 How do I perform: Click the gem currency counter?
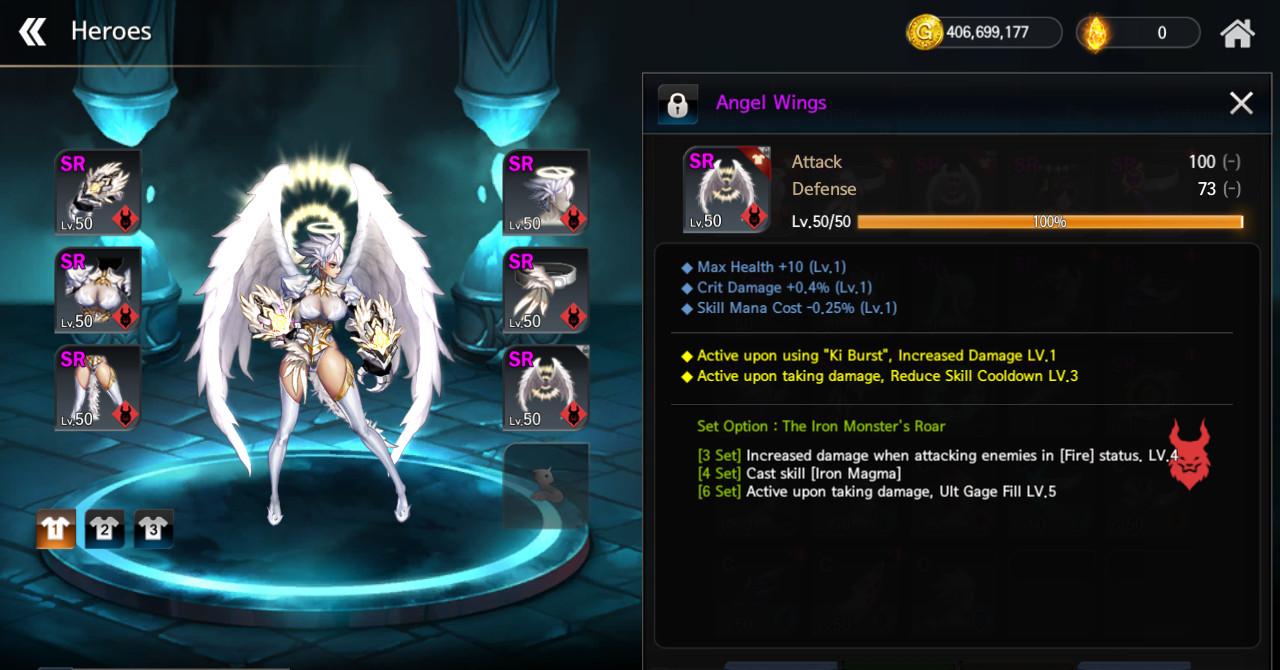coord(1138,32)
